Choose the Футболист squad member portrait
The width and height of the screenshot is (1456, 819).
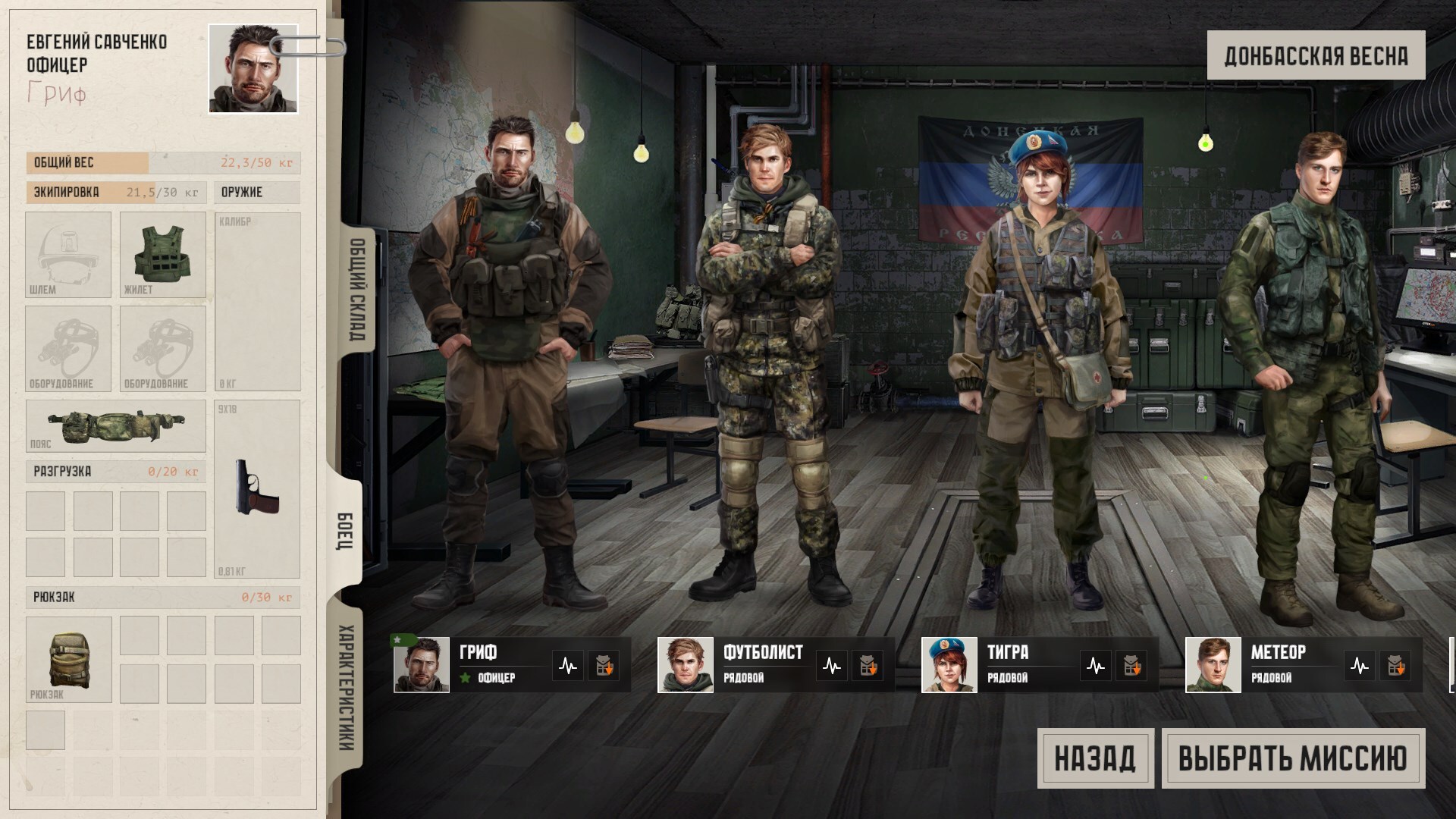tap(686, 665)
